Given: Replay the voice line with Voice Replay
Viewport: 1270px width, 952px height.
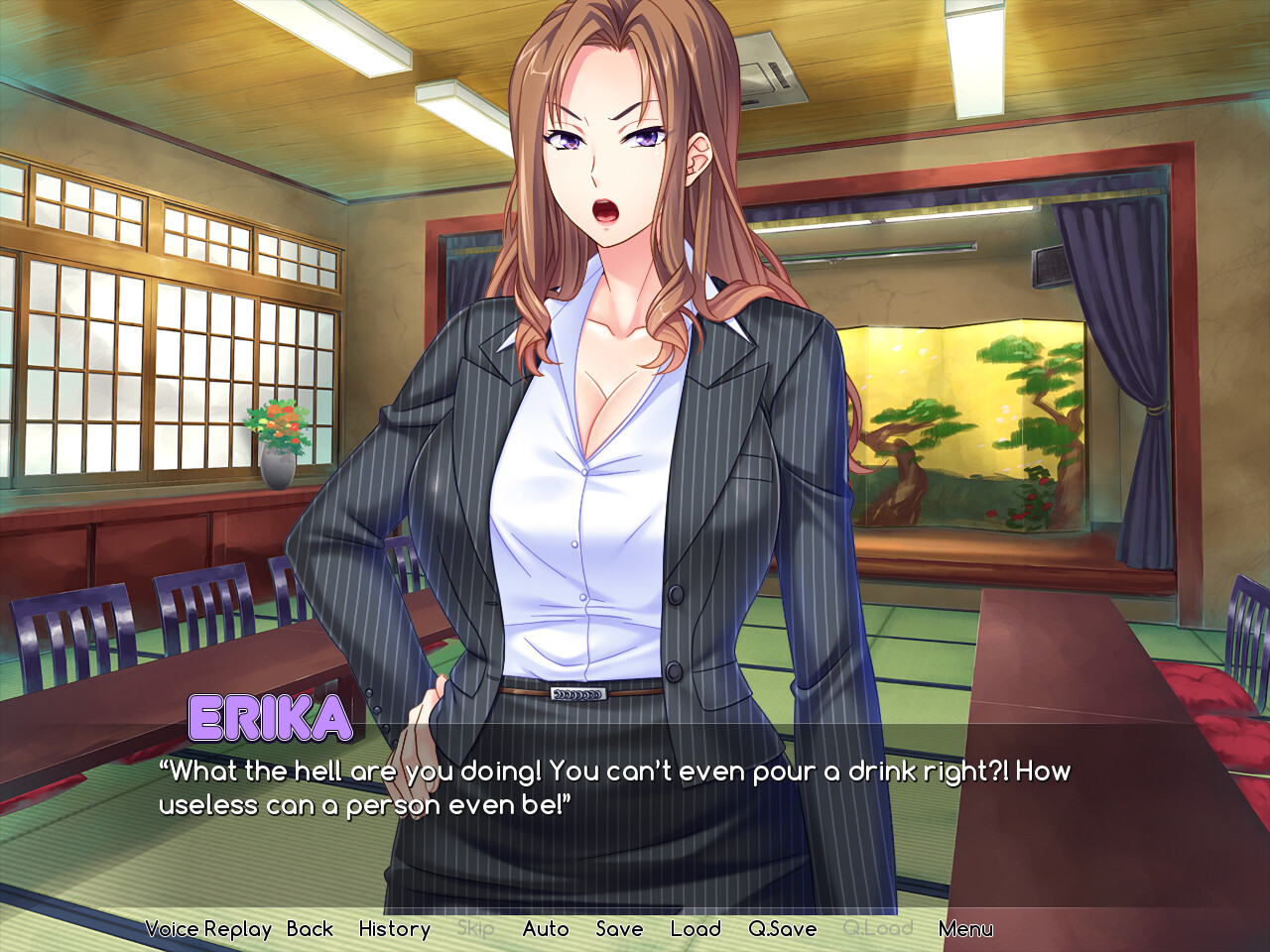Looking at the screenshot, I should pos(208,929).
